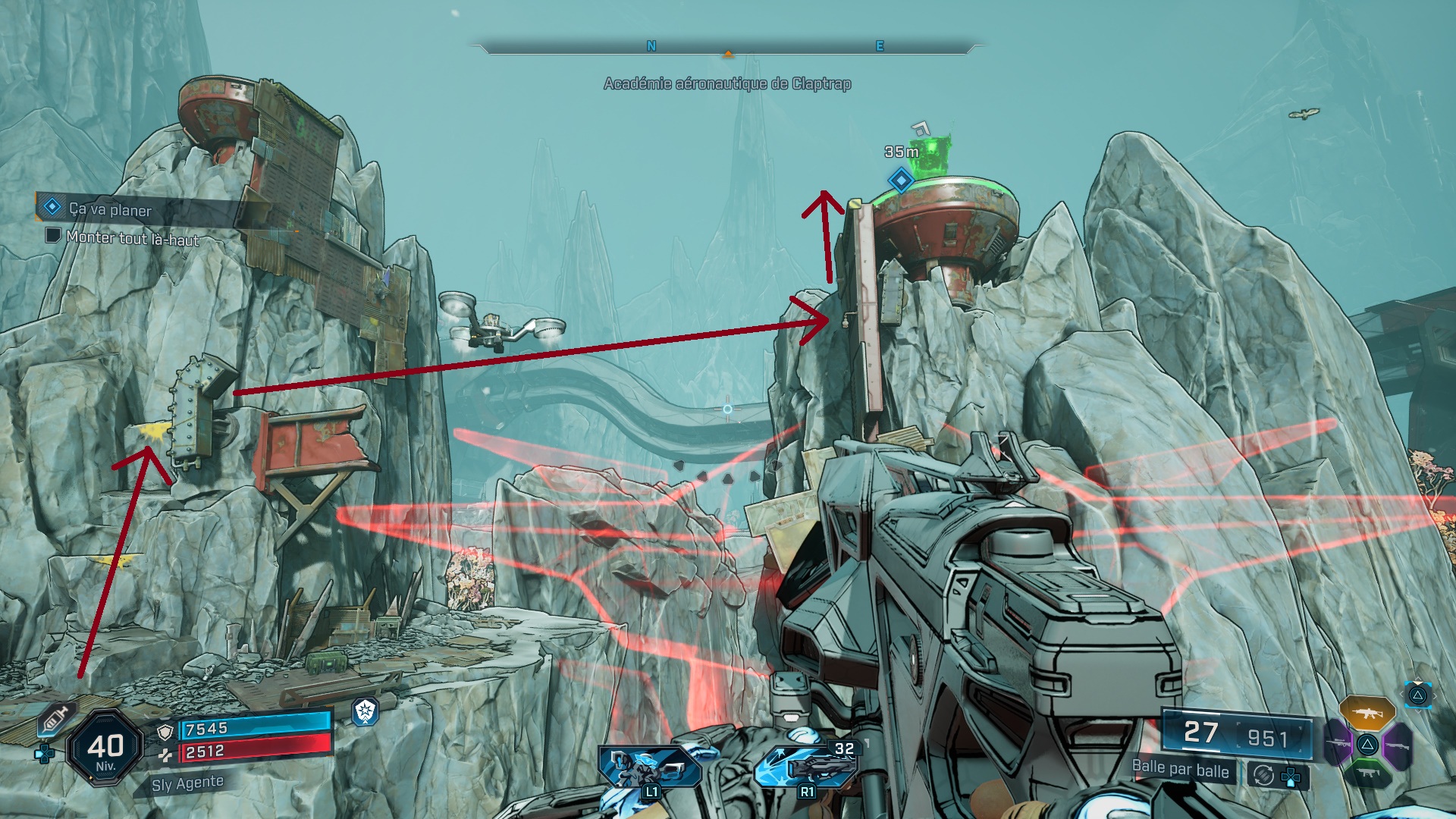1456x819 pixels.
Task: Open the level 40 character badge
Action: 105,748
